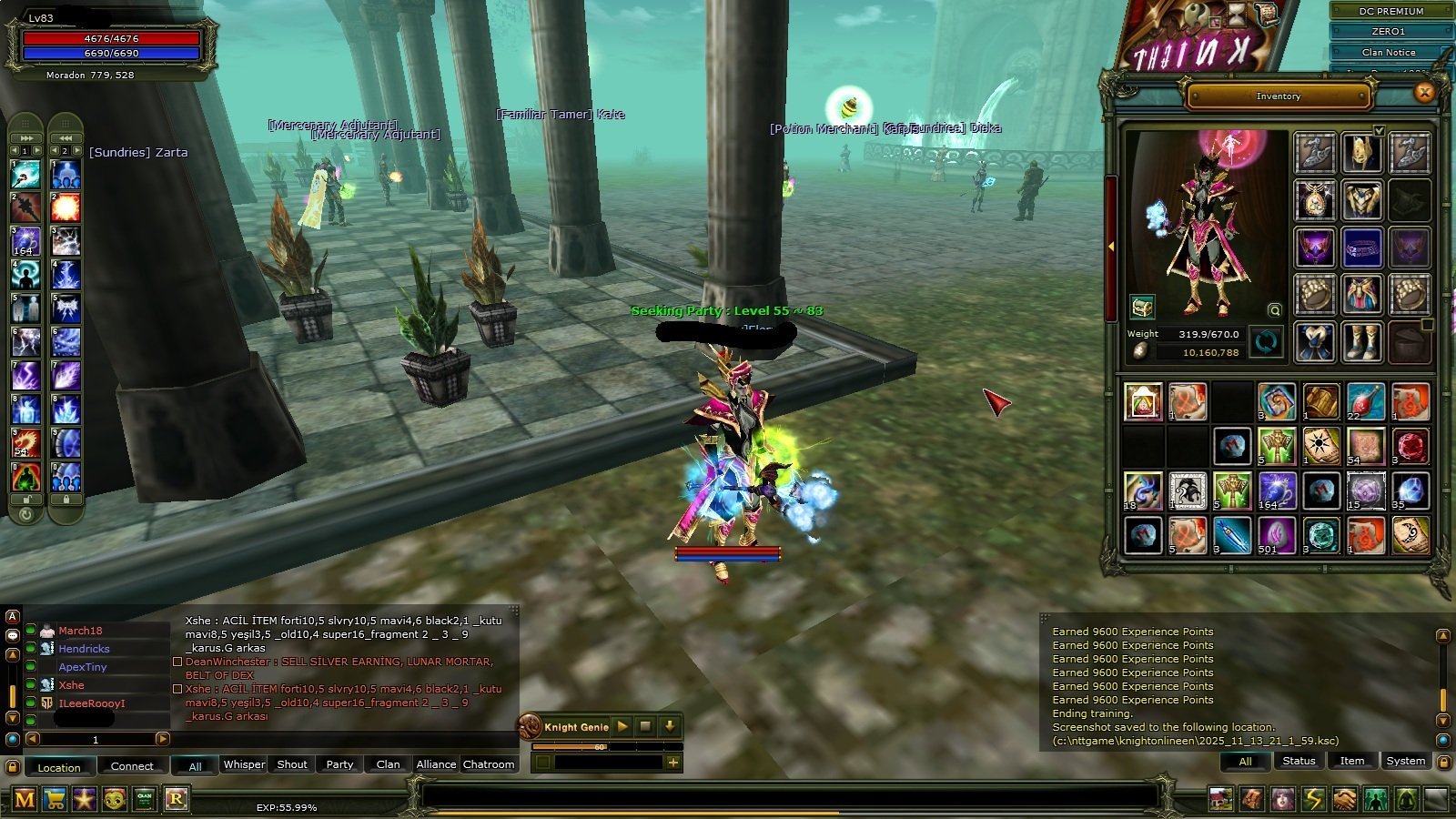Click the rewind arrows atop the second skill bar

click(65, 137)
